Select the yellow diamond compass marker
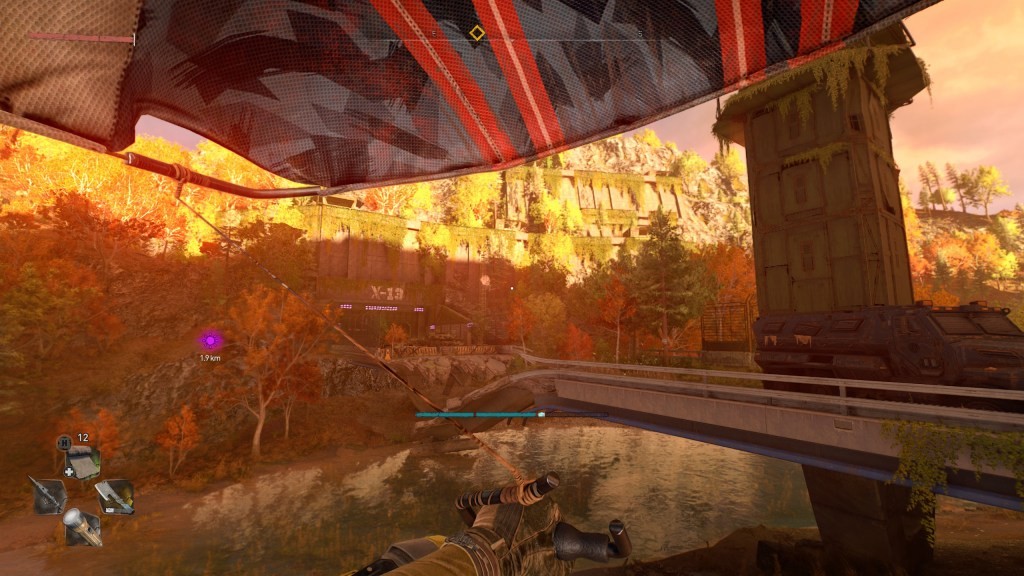 tap(477, 33)
